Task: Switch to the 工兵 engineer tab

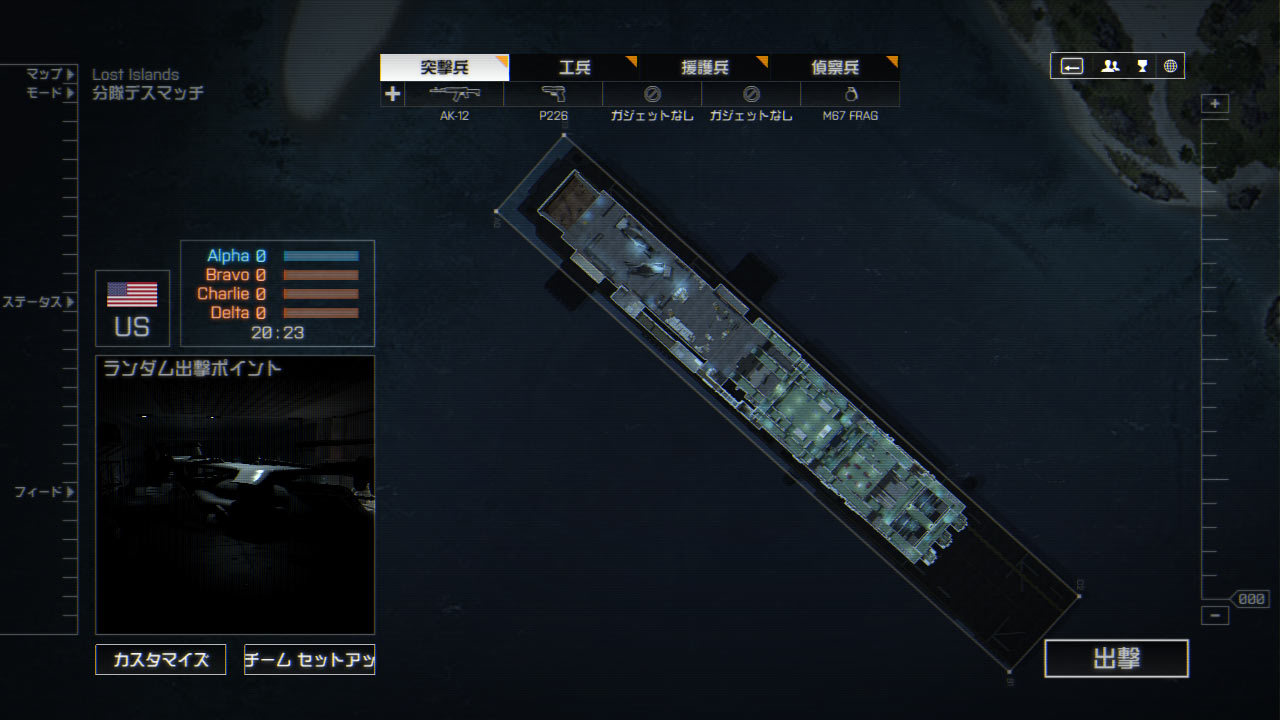Action: pyautogui.click(x=574, y=68)
